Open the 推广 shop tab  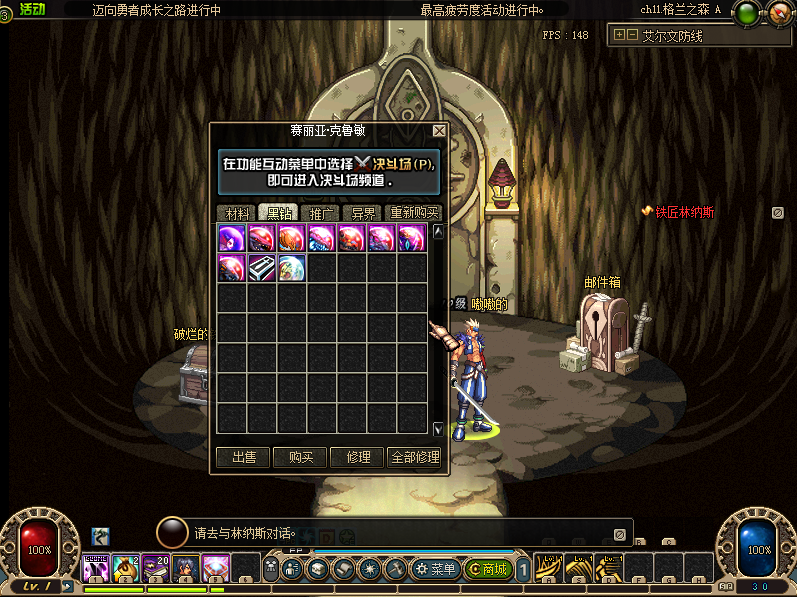point(321,213)
